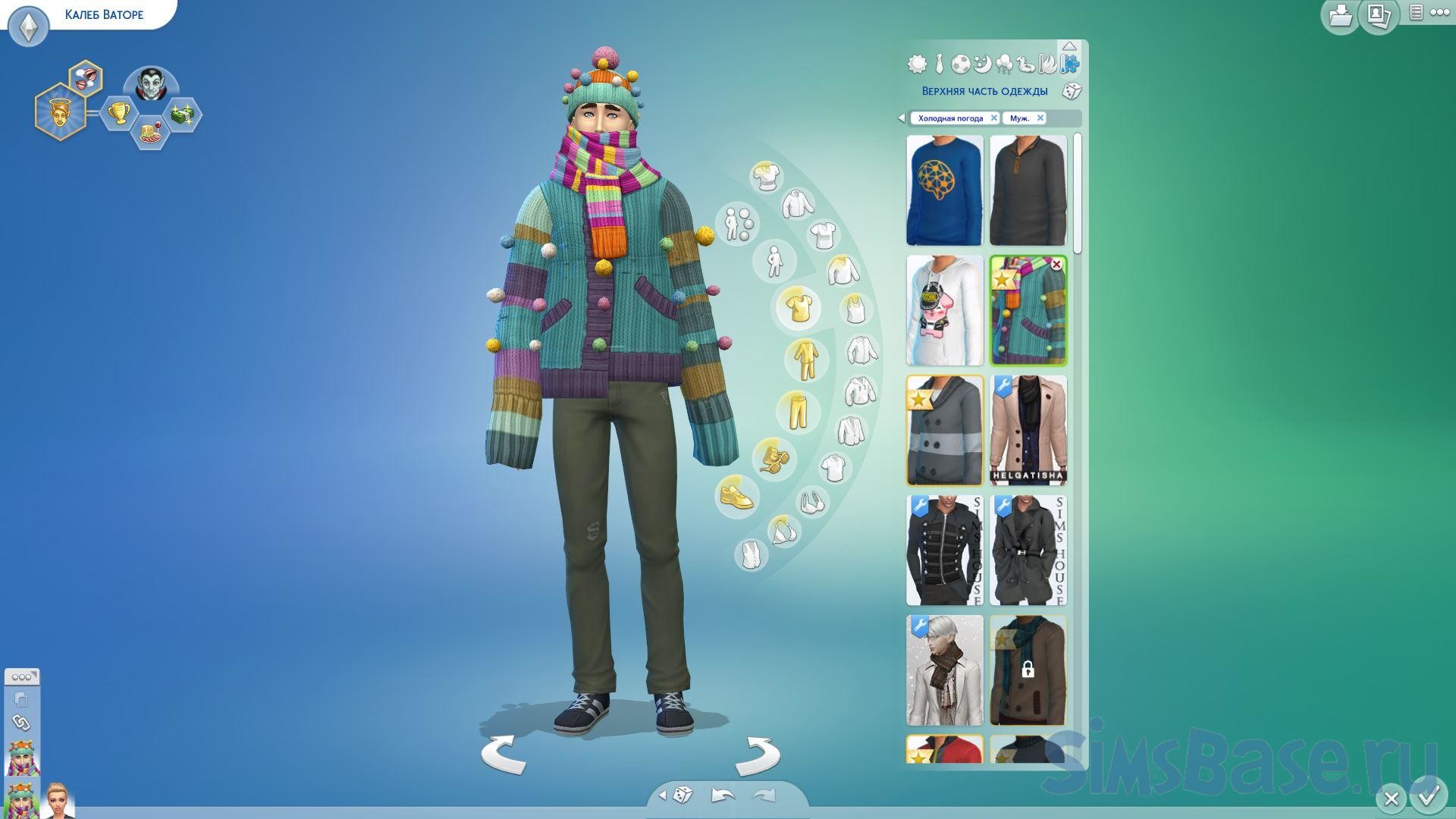Screen dimensions: 1456x819
Task: Open the vampire form portrait
Action: point(150,86)
